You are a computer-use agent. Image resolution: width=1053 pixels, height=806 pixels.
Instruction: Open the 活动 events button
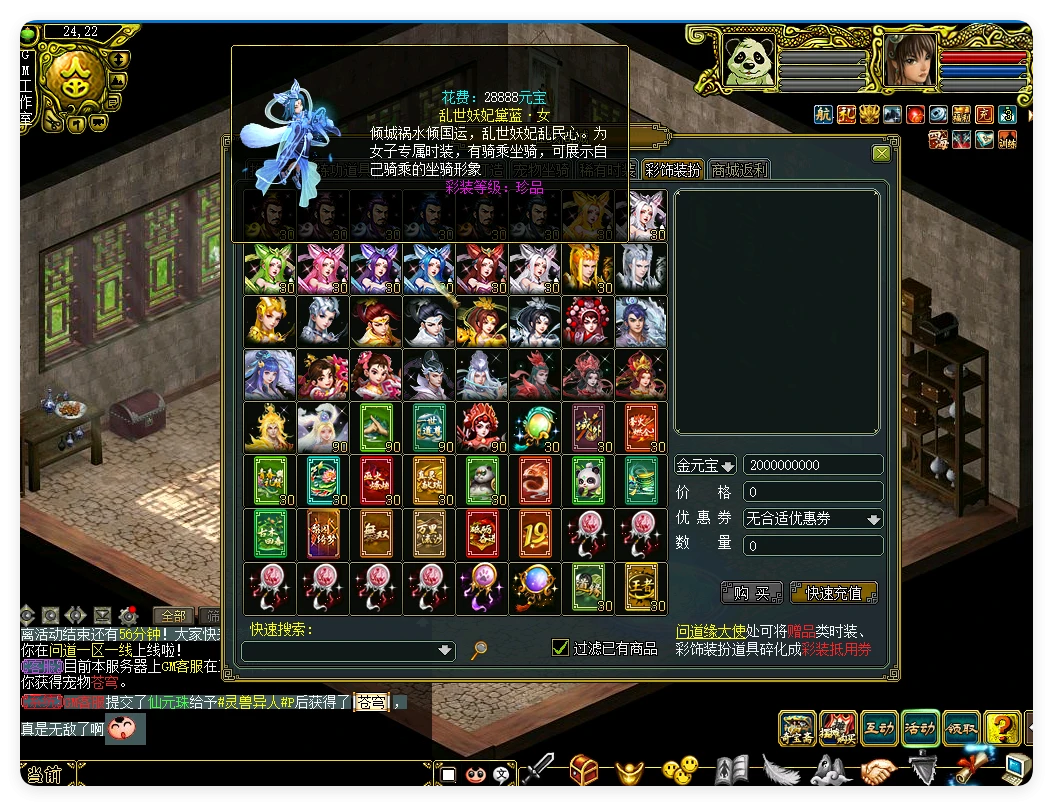(x=920, y=728)
